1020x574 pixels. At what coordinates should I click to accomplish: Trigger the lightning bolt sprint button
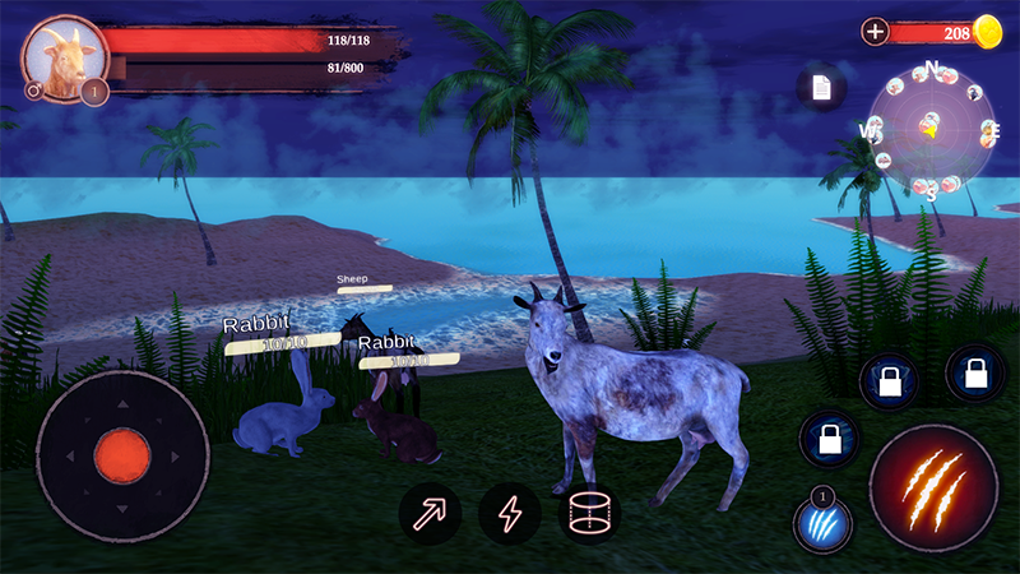pyautogui.click(x=510, y=513)
